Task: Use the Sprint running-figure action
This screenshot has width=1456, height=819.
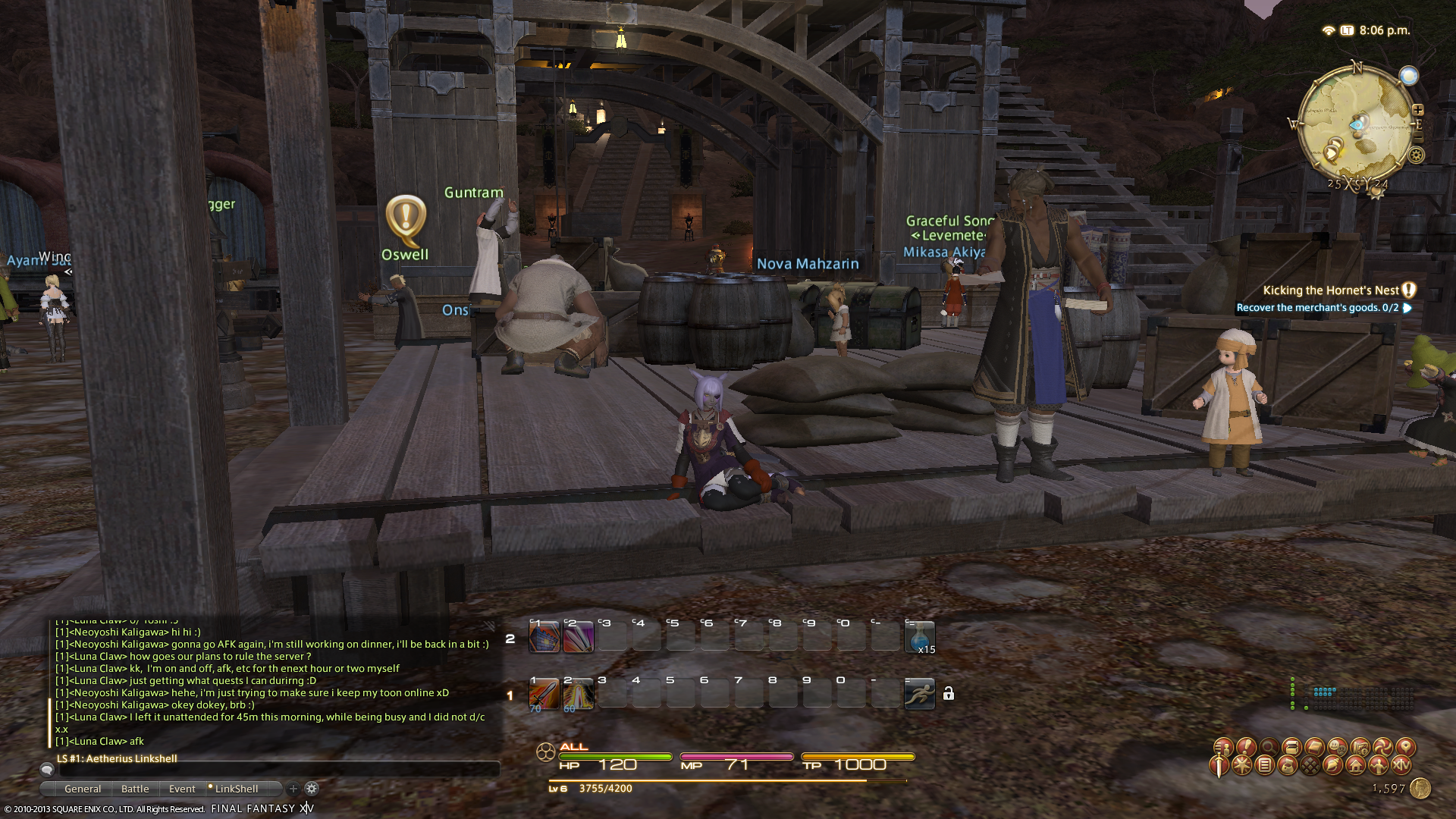Action: 920,695
